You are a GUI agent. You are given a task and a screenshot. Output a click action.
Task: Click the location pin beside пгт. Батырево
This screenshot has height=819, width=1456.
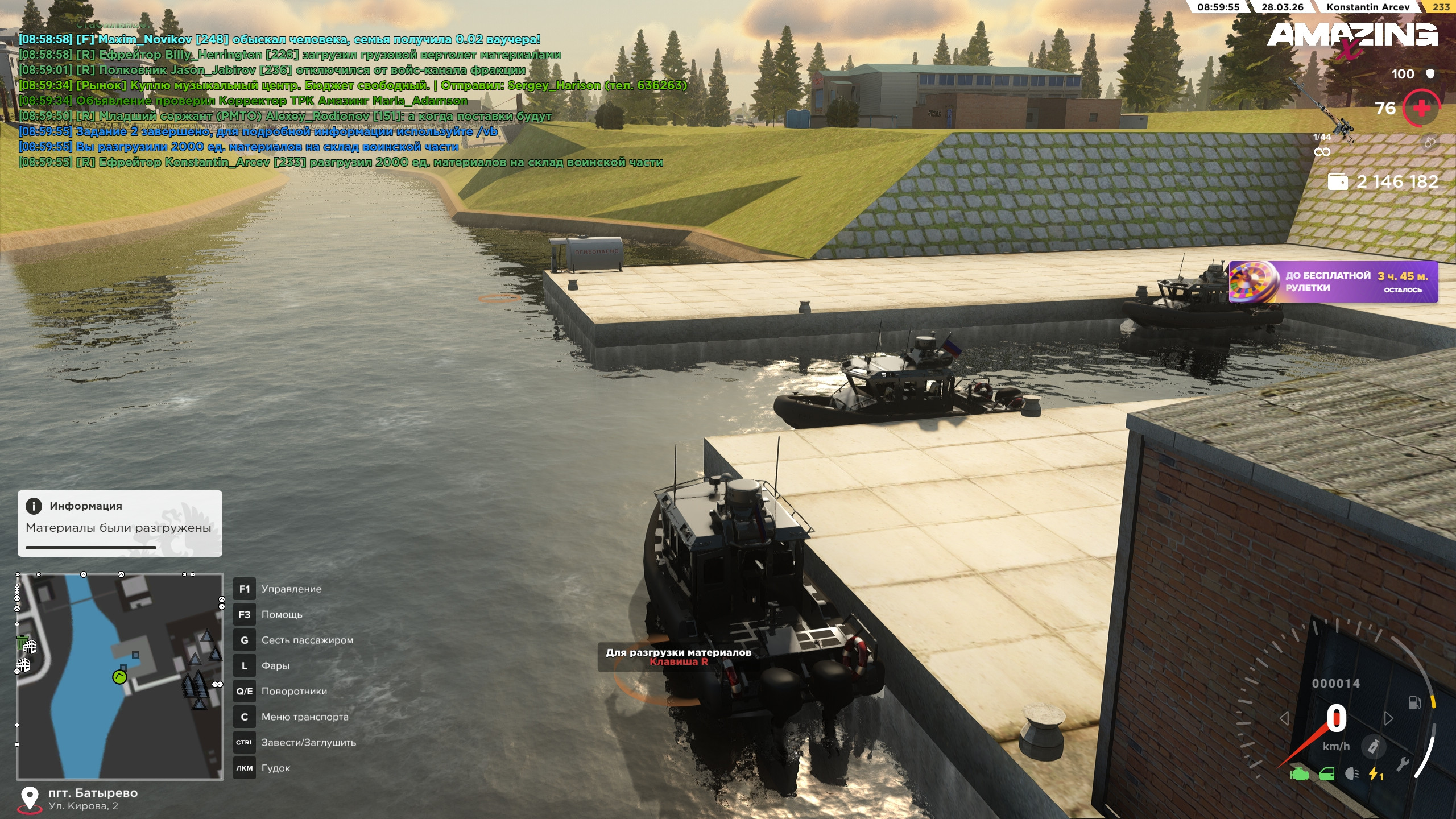pyautogui.click(x=29, y=799)
